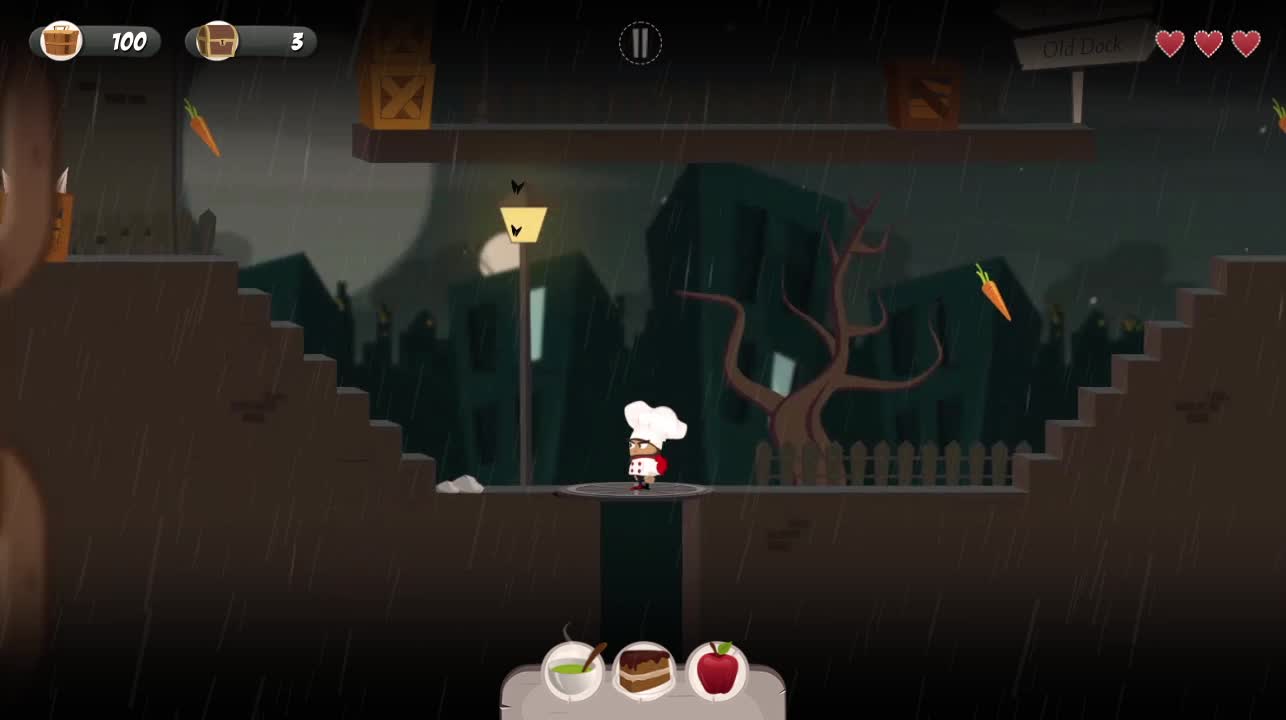Click the rightmost heart icon

1245,43
